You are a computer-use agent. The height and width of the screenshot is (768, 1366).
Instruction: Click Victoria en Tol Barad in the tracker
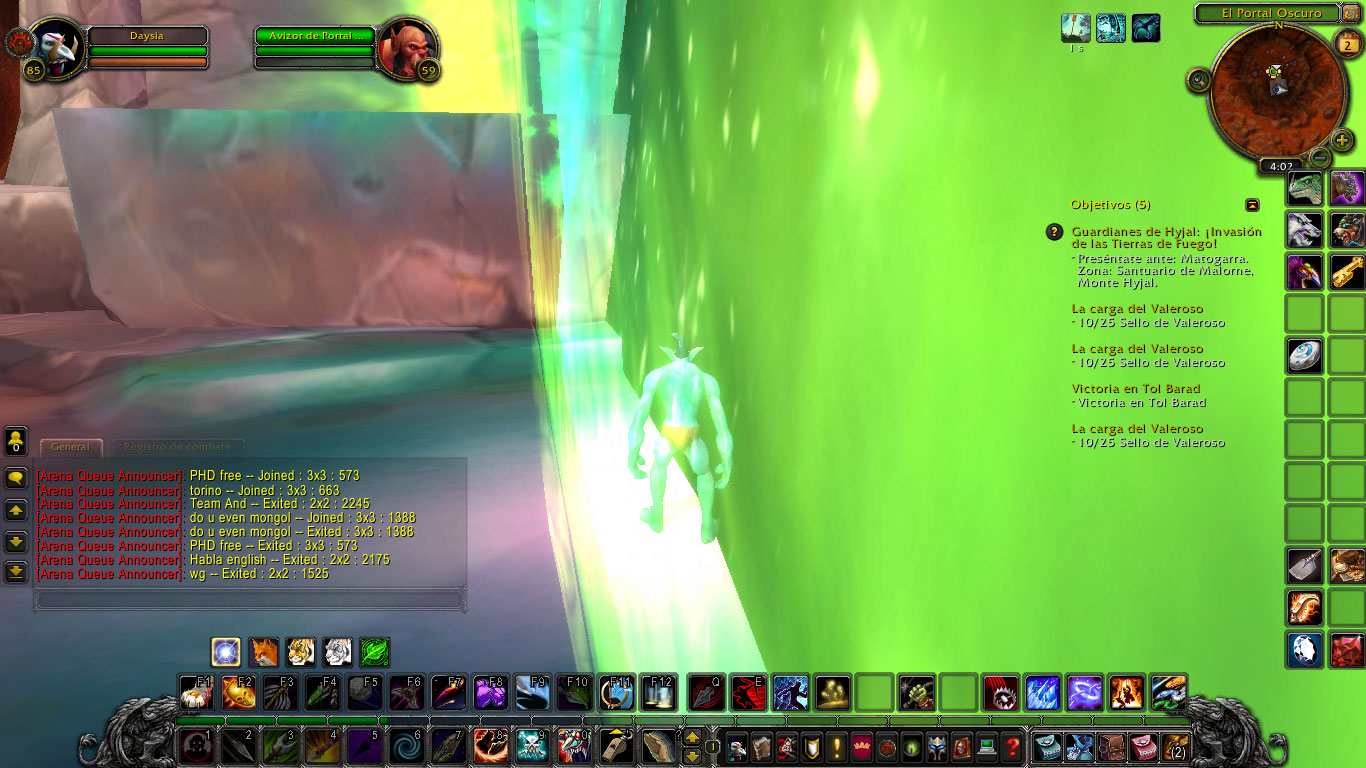pos(1137,389)
